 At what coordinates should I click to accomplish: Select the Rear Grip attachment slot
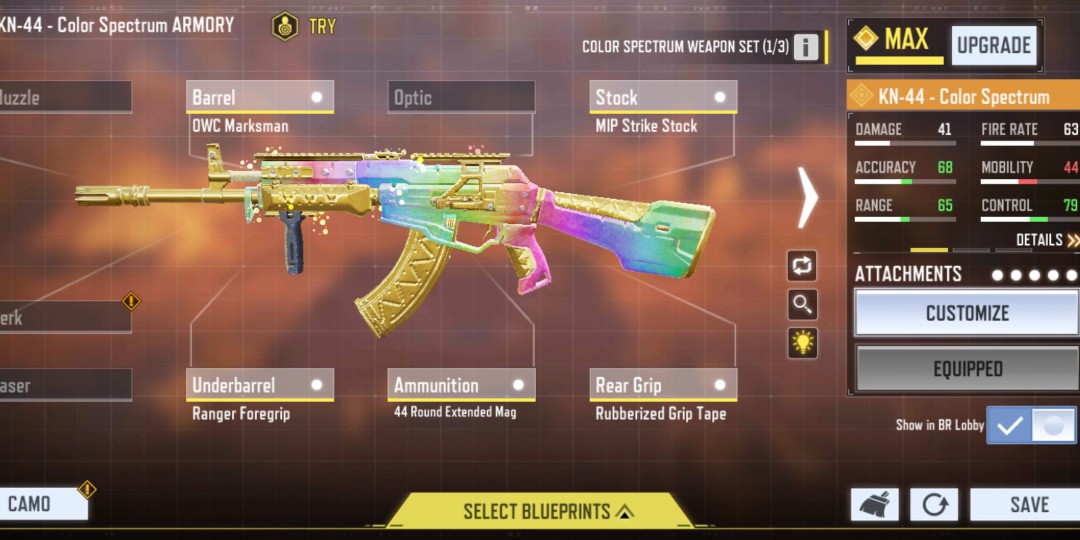(x=663, y=385)
